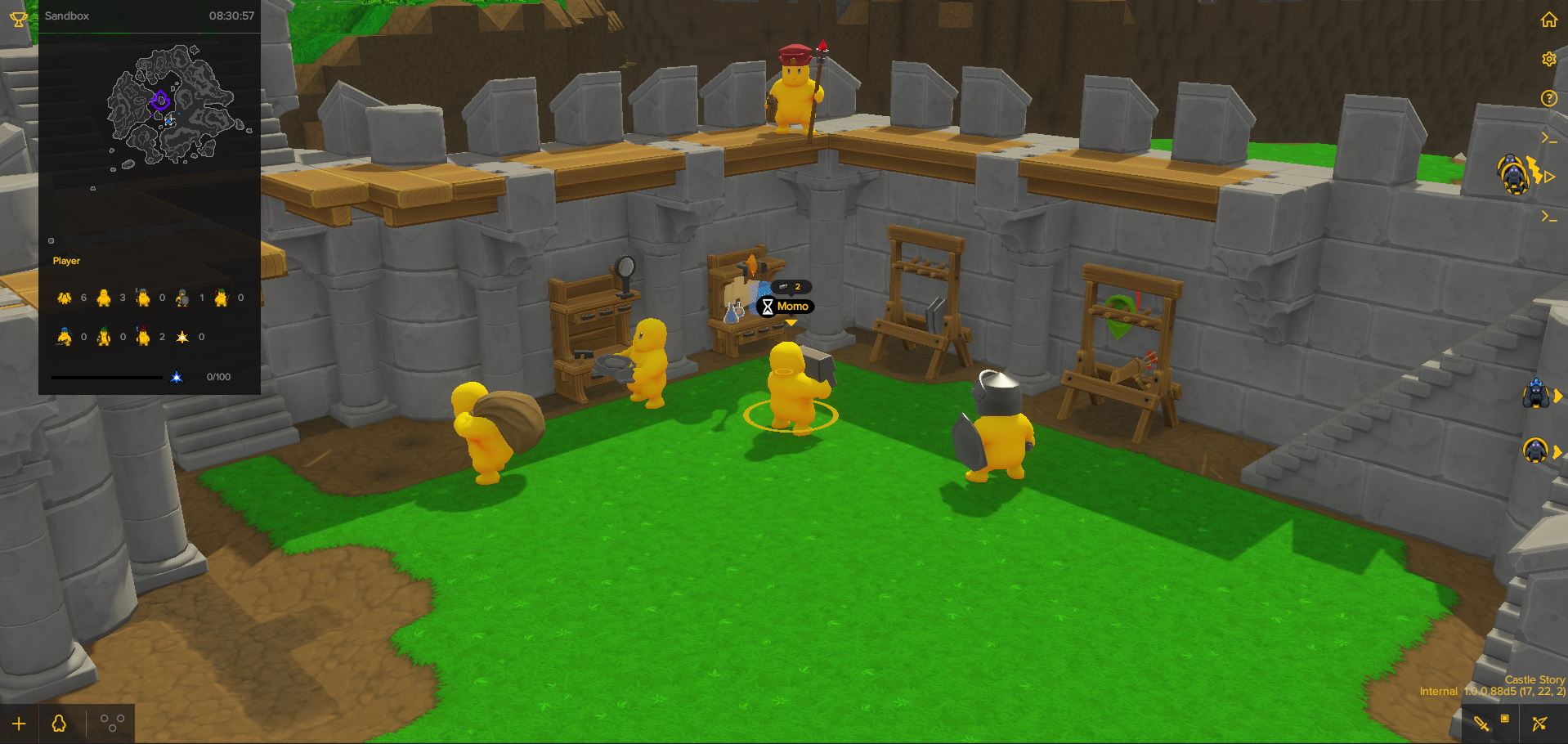The width and height of the screenshot is (1568, 744).
Task: Select the sword combat stance icon
Action: click(1481, 724)
